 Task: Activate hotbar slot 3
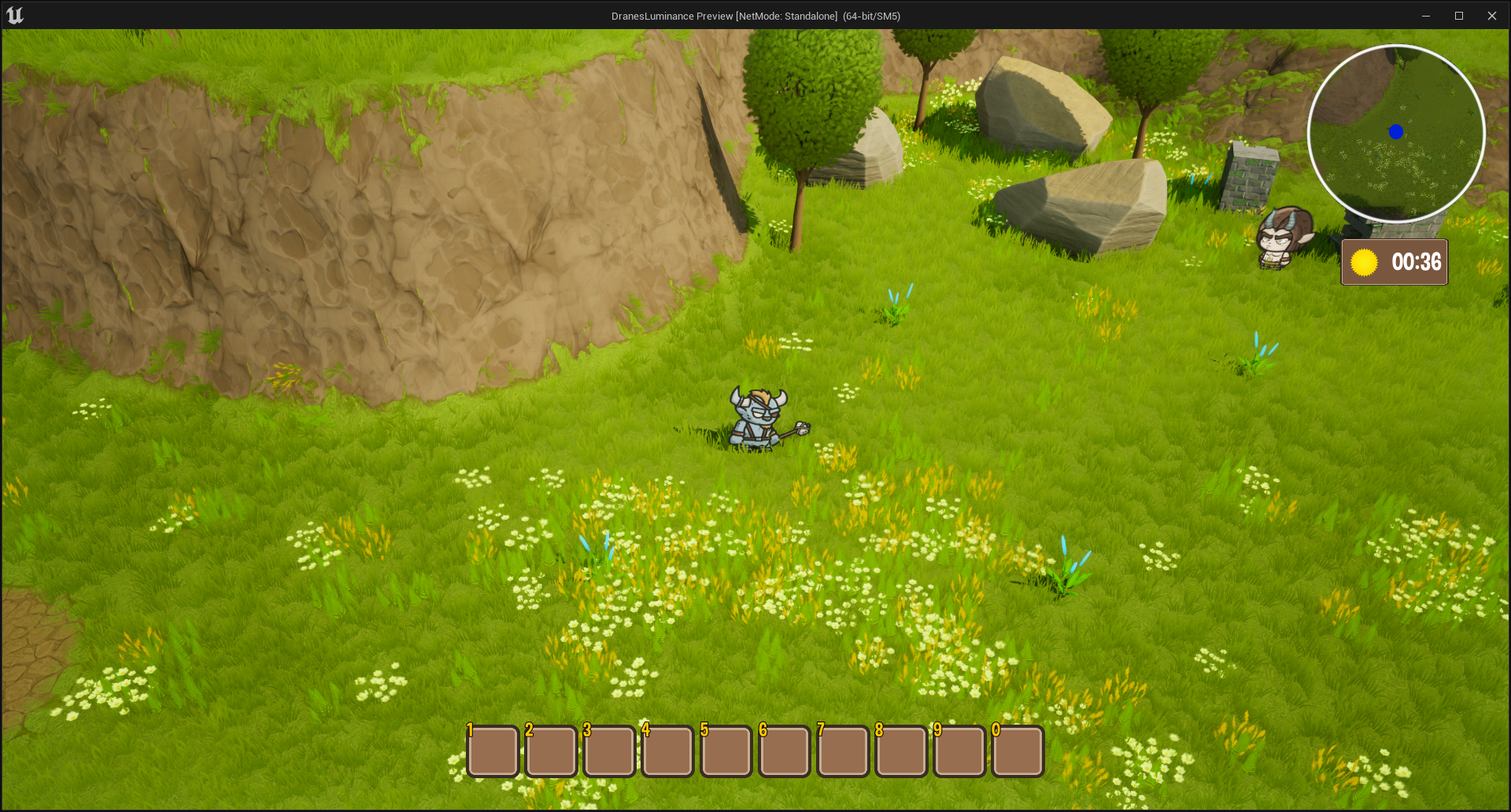610,751
